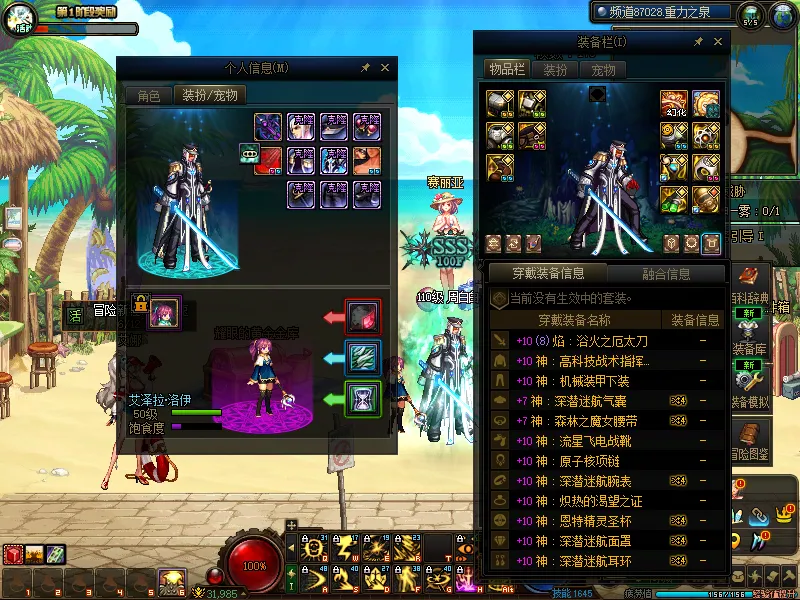Show the 穿戴装备信息 tab
This screenshot has height=600, width=800.
click(548, 273)
